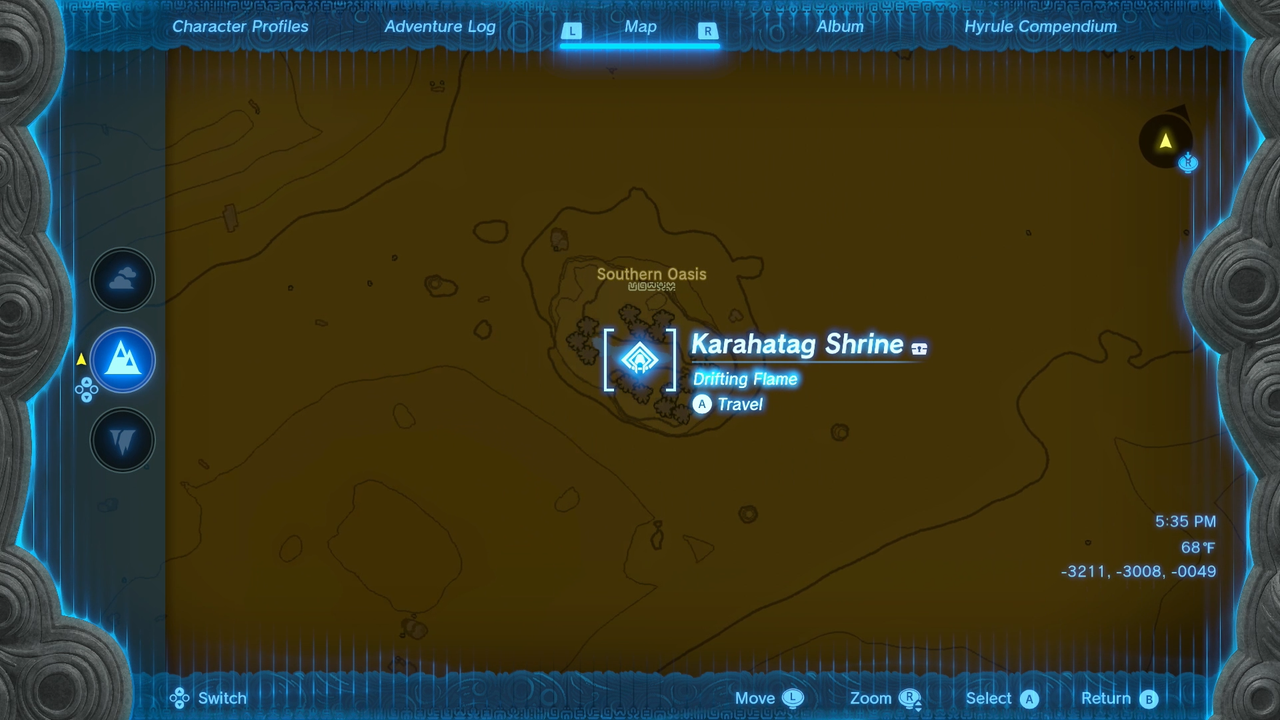Switch to the Adventure Log tab
Viewport: 1280px width, 720px height.
tap(440, 27)
